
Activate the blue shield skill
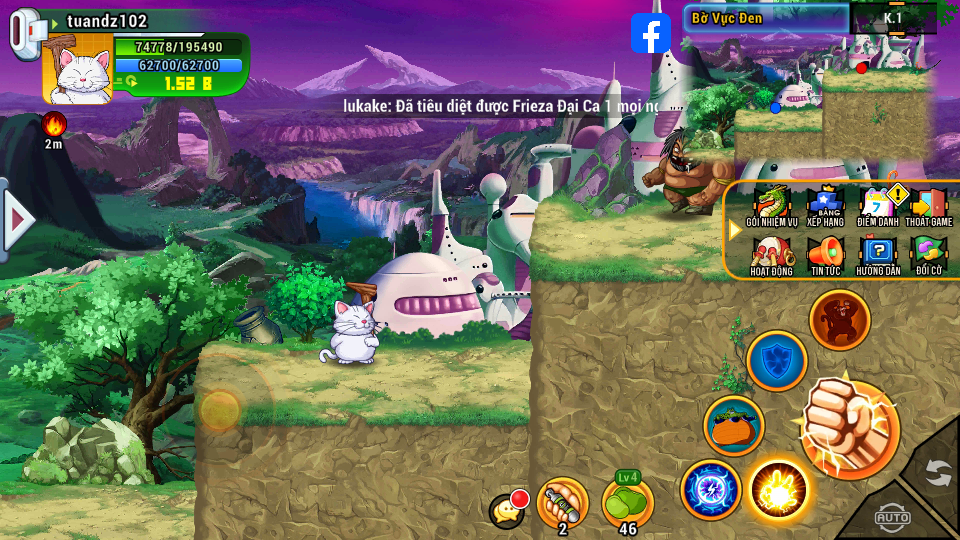[x=776, y=360]
